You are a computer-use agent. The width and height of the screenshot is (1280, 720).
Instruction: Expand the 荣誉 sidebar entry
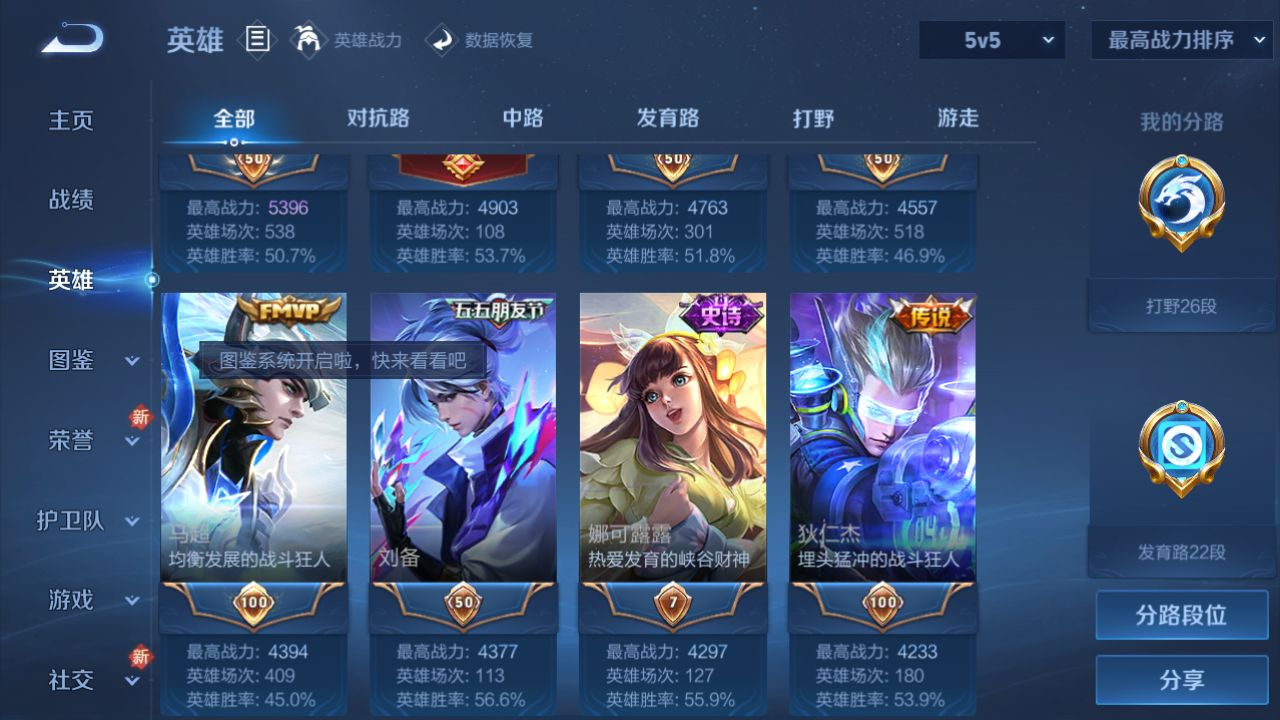tap(90, 440)
